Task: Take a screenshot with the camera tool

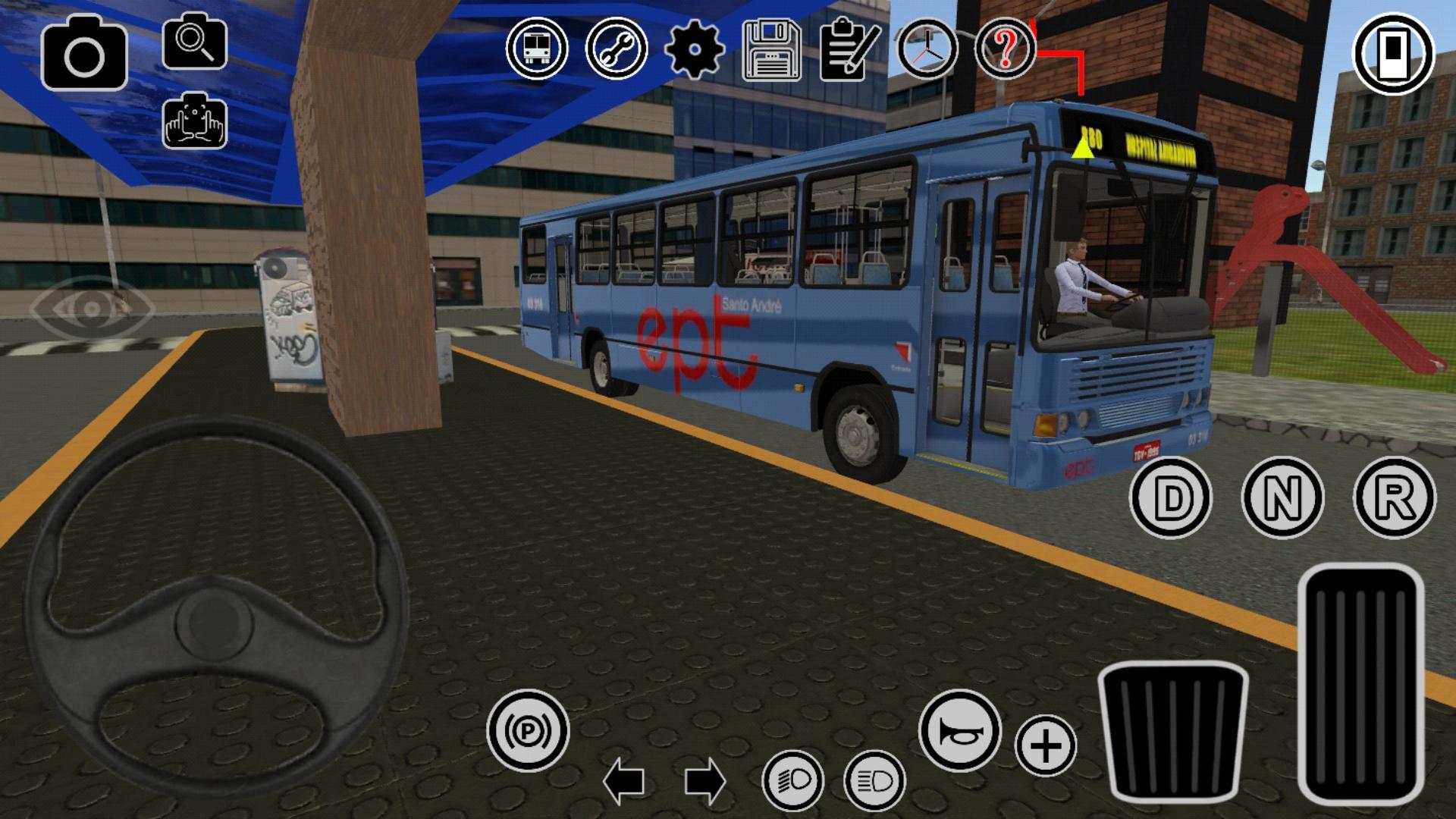Action: coord(83,55)
